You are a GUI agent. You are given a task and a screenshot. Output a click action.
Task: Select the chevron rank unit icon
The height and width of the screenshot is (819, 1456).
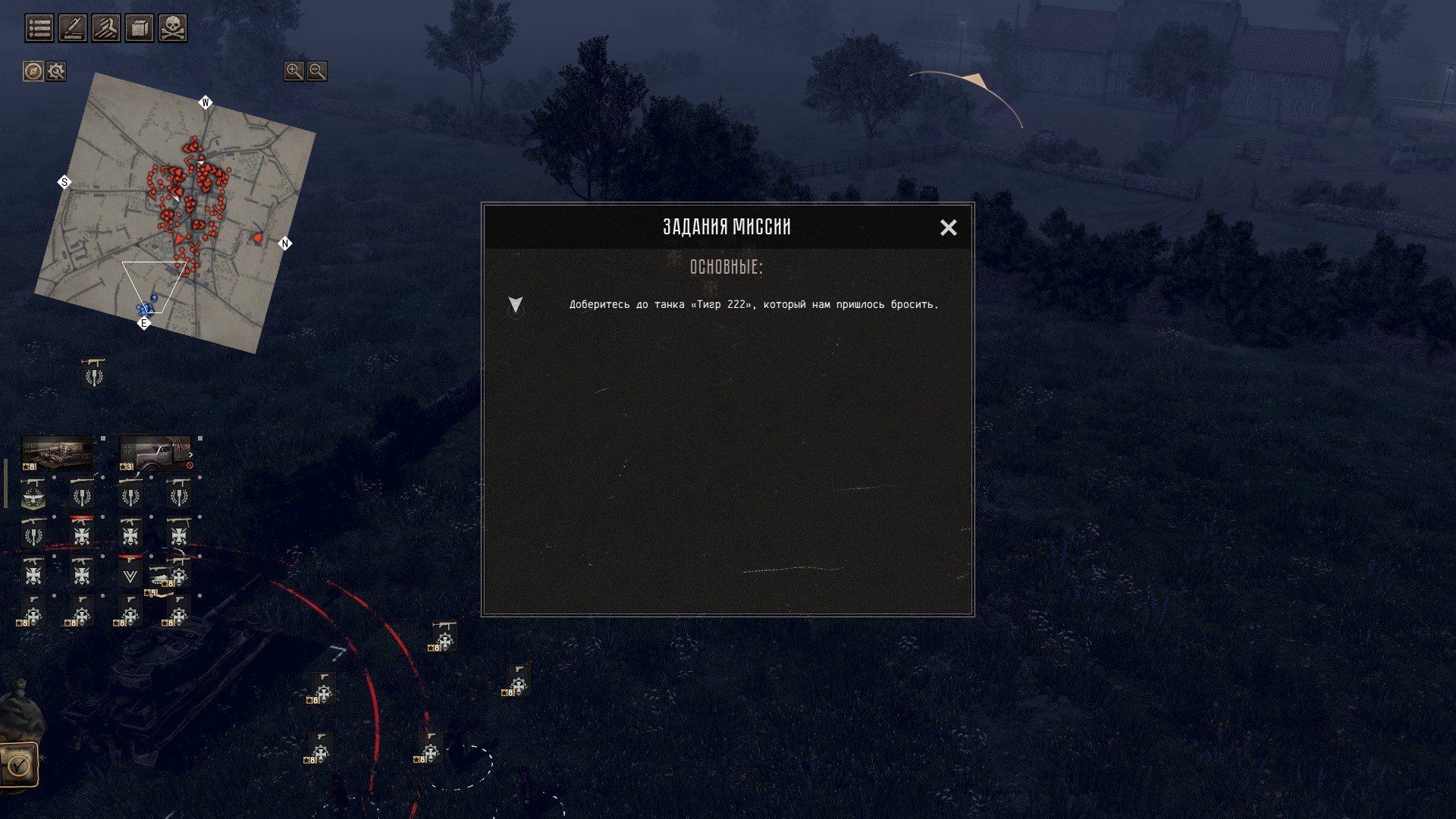(130, 574)
